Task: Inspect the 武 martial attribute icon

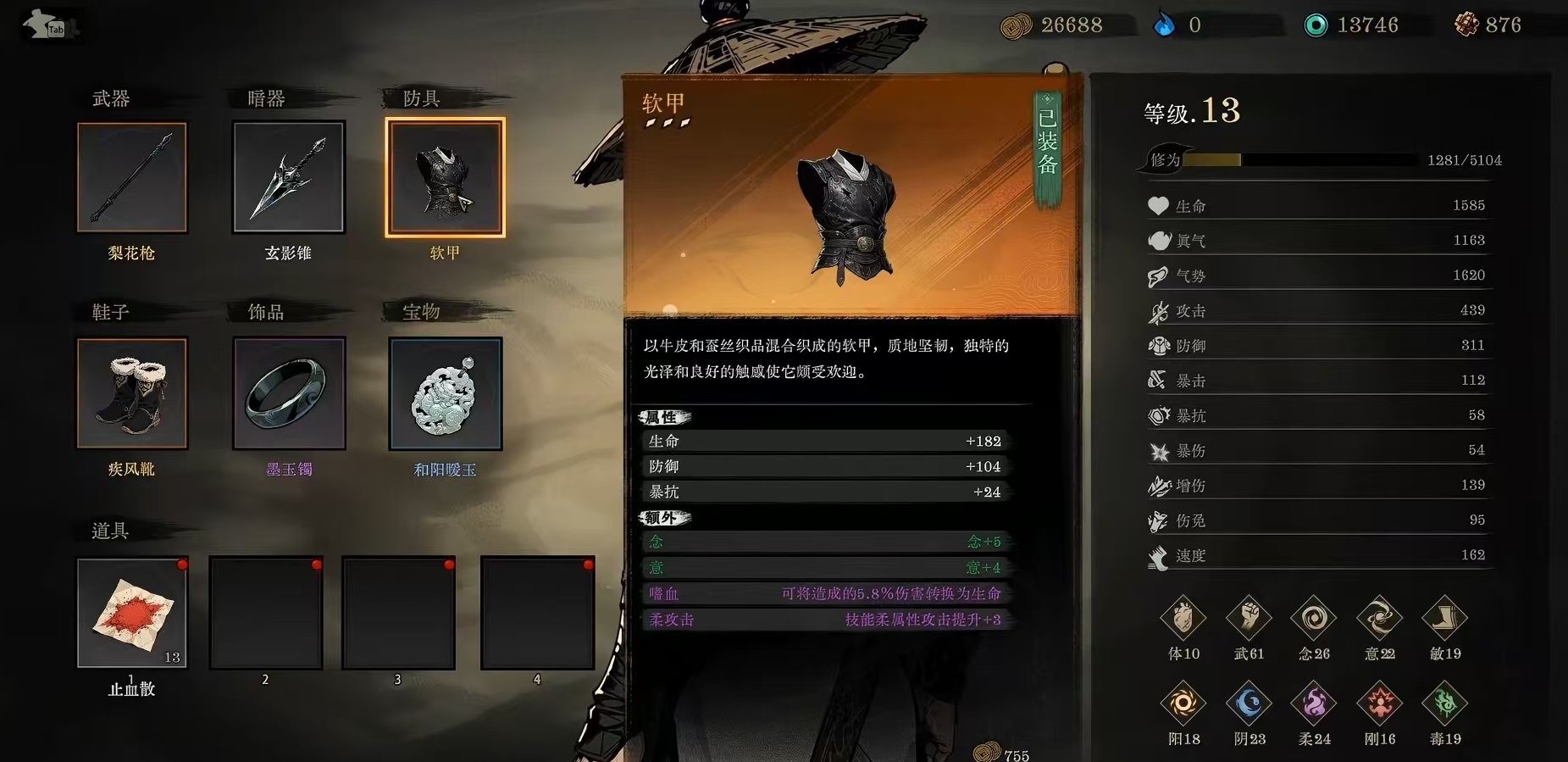Action: click(x=1249, y=619)
